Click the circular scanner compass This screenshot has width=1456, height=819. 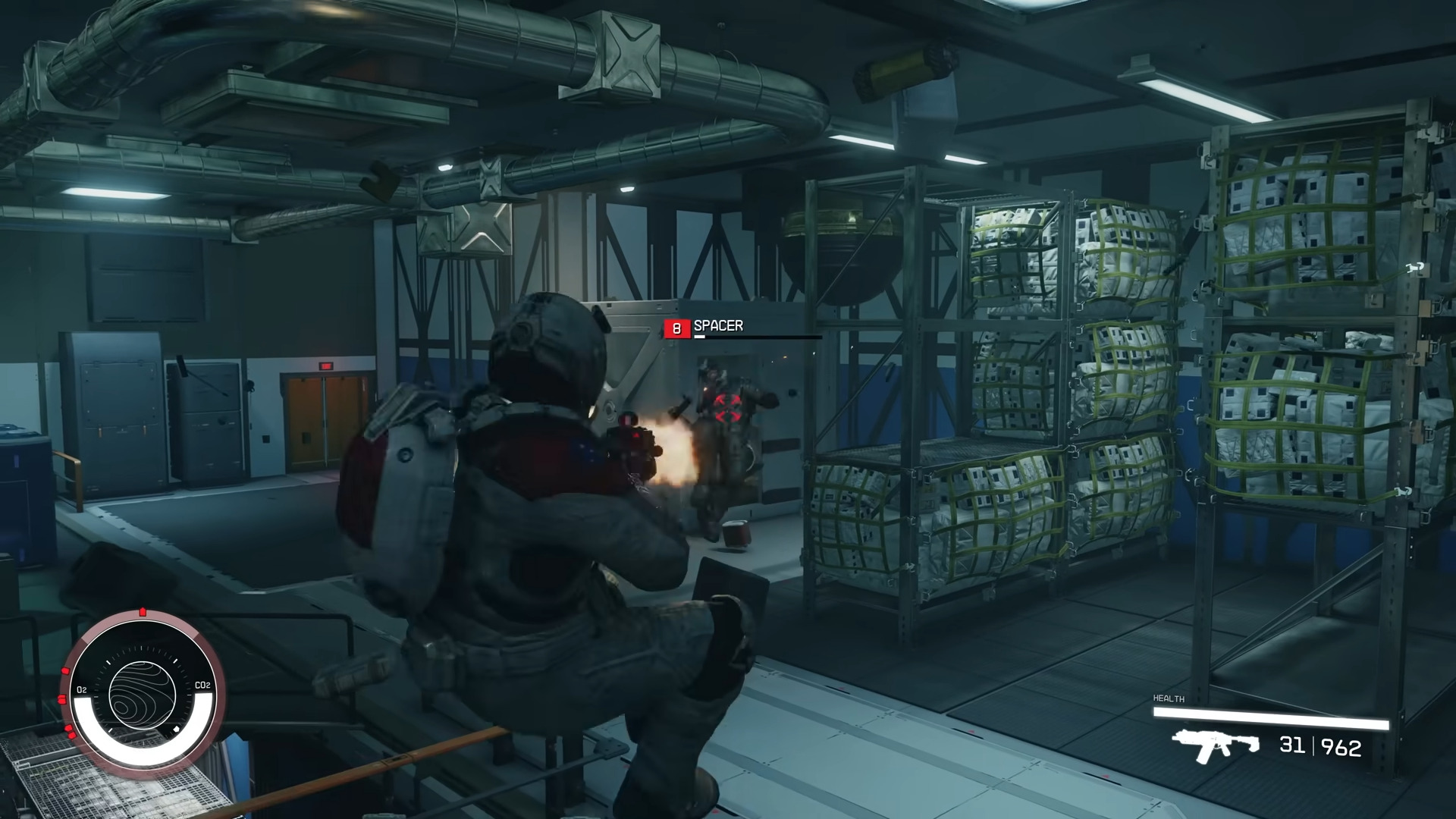point(143,694)
